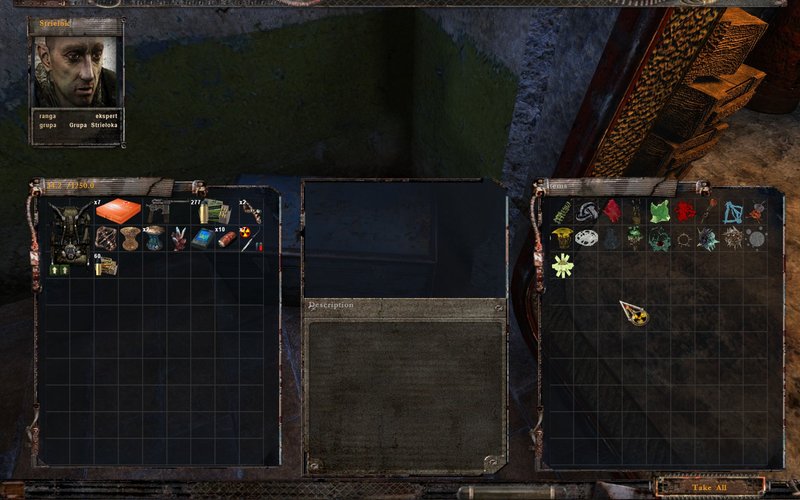Take the blue wireframe artifact
The image size is (800, 500).
[x=733, y=212]
